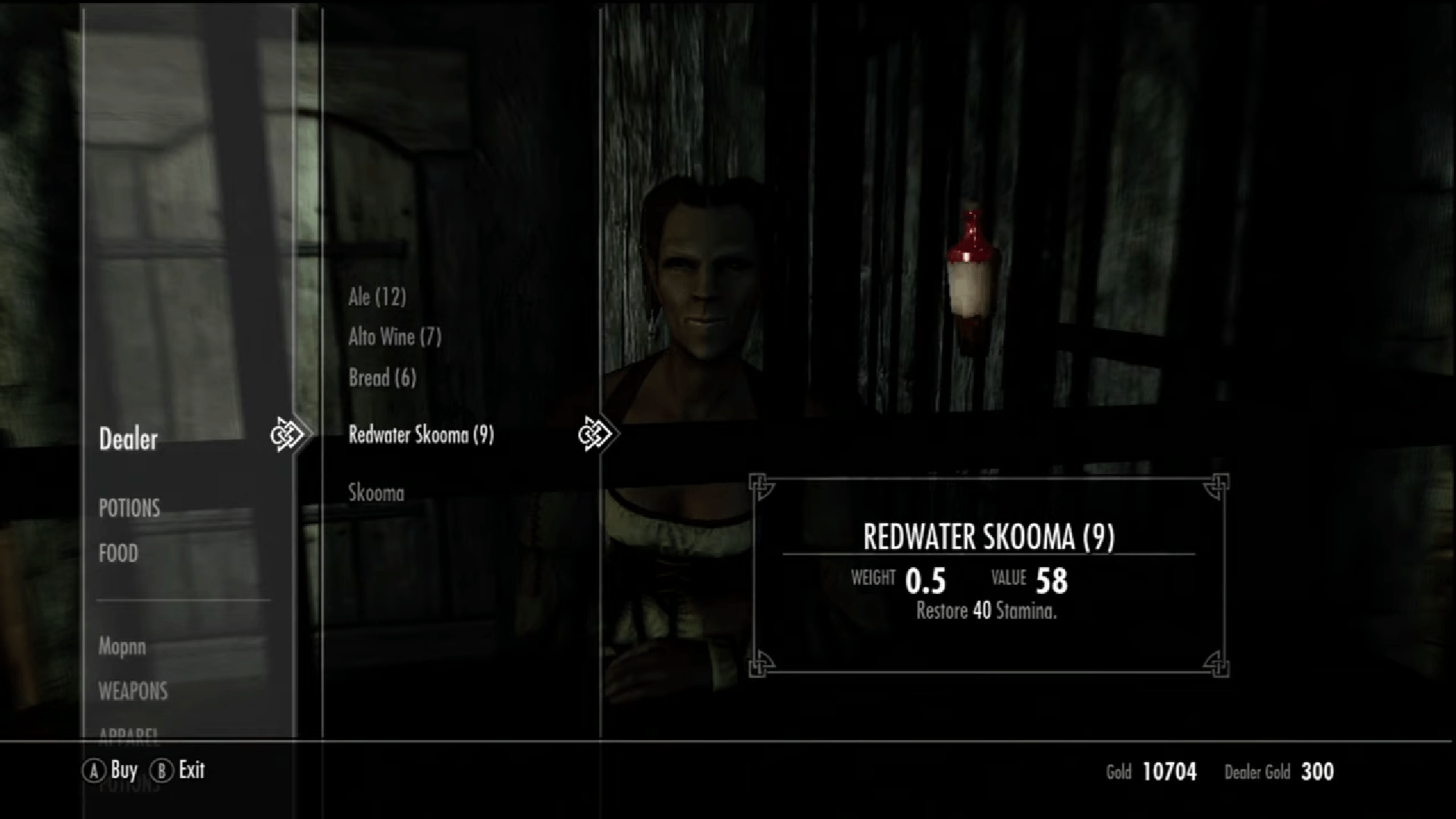Select Ale (12) from the item list

click(x=376, y=297)
